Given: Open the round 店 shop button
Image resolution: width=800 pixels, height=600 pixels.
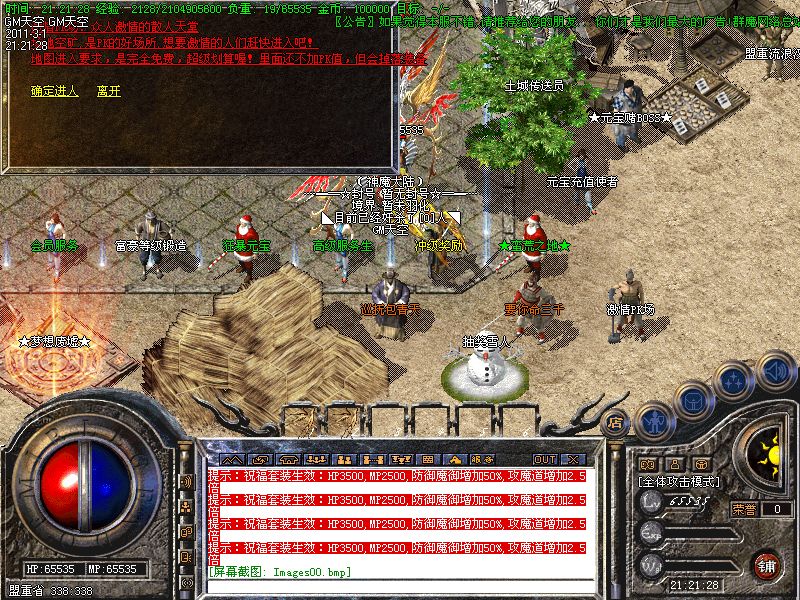Looking at the screenshot, I should click(x=616, y=422).
